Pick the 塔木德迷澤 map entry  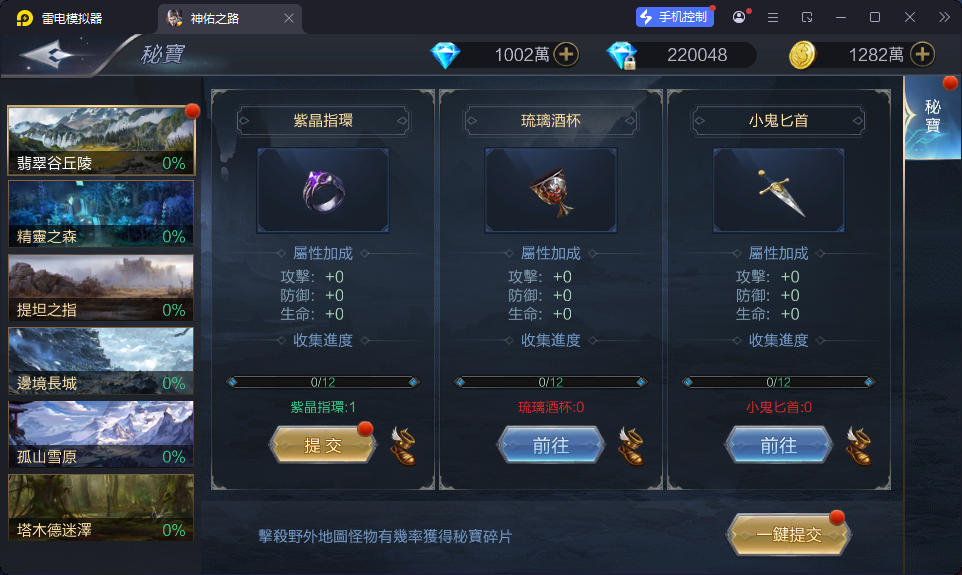click(101, 508)
